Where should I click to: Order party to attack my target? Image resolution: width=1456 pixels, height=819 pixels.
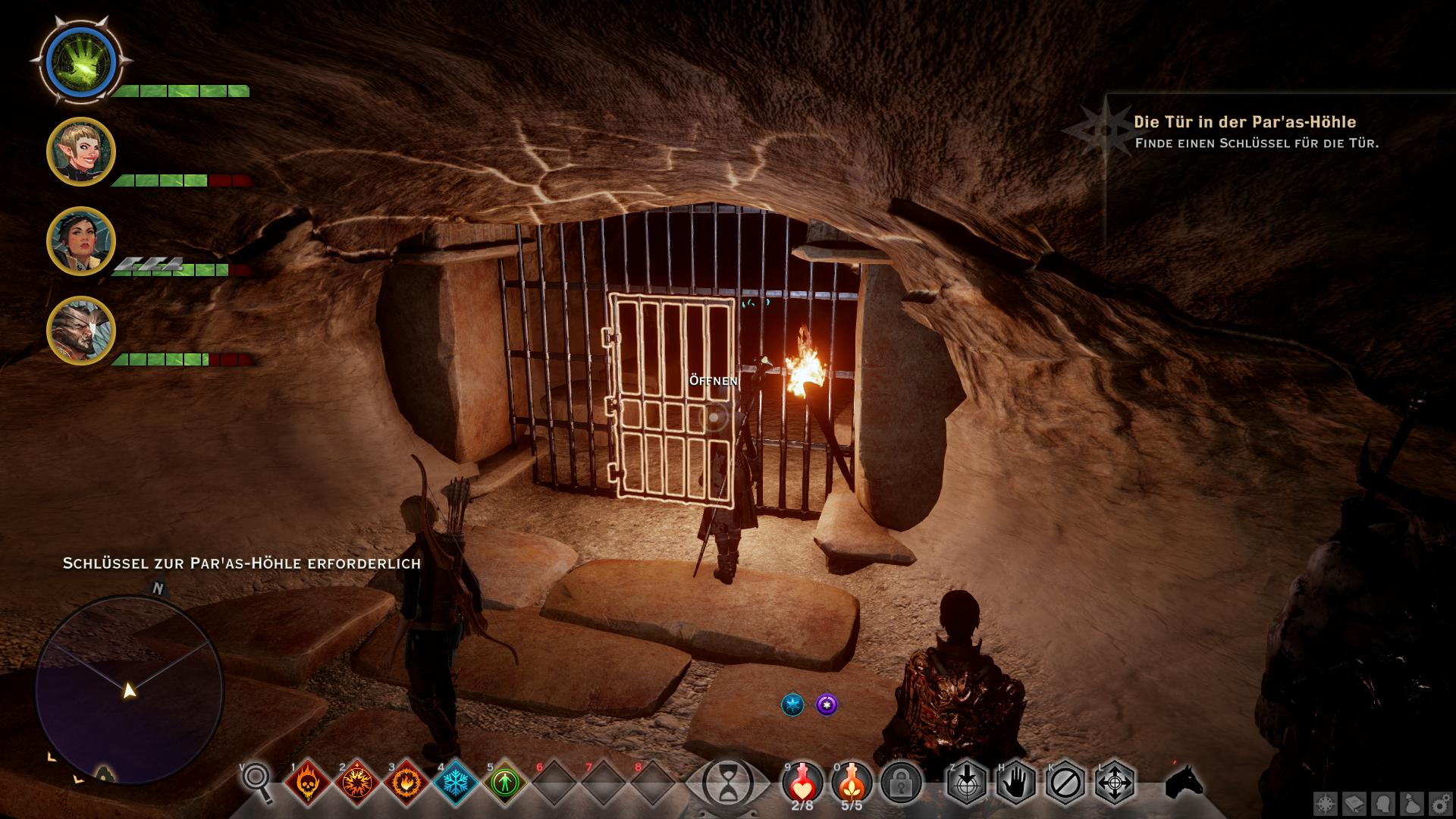tap(967, 782)
